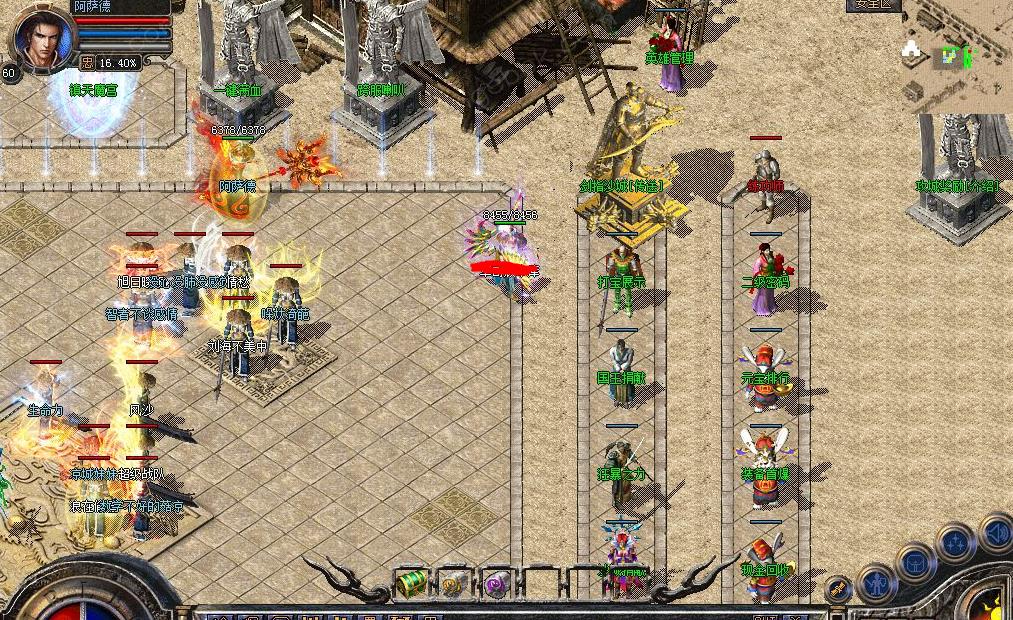Select the green treasure chest hotbar slot
This screenshot has width=1013, height=620.
click(413, 583)
